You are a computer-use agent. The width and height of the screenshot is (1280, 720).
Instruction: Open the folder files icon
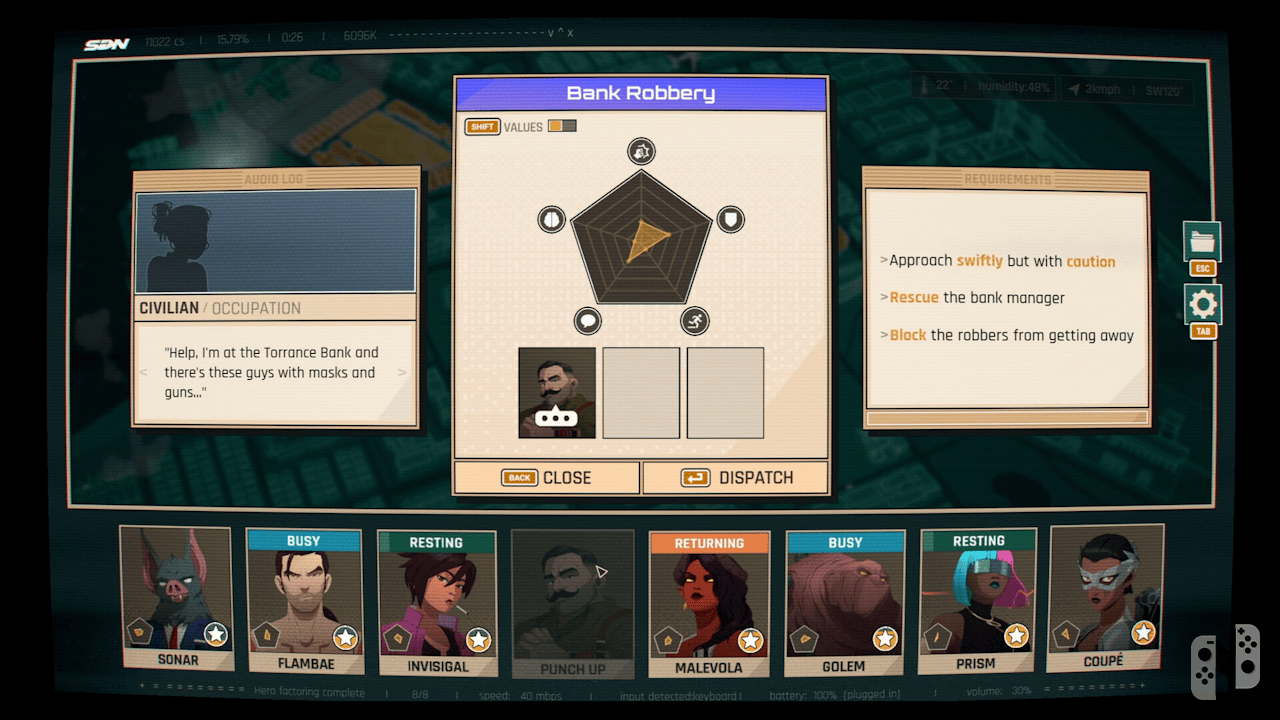point(1202,242)
